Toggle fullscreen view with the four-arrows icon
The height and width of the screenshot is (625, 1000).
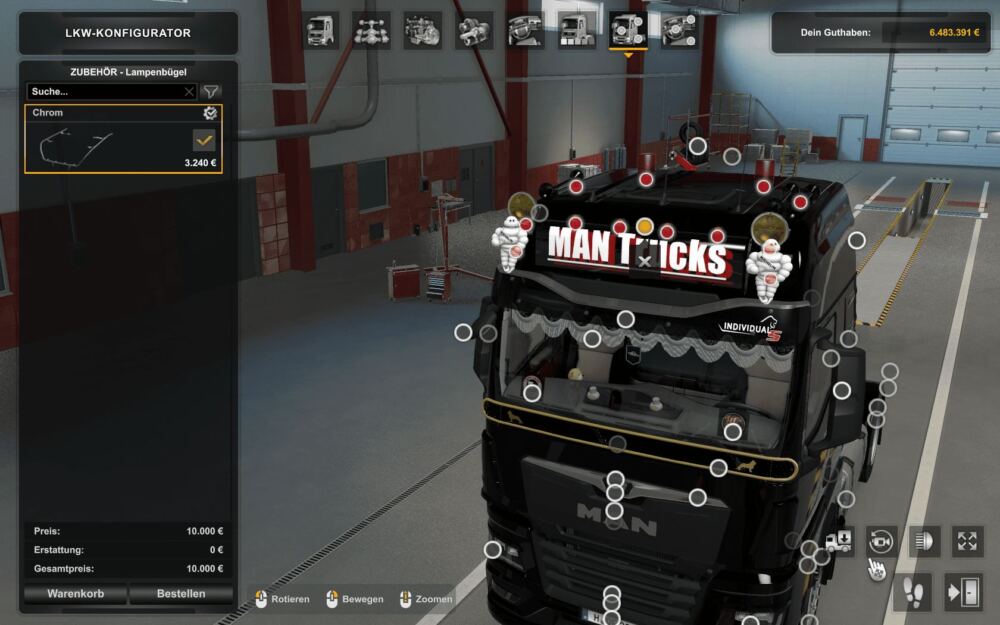point(967,541)
